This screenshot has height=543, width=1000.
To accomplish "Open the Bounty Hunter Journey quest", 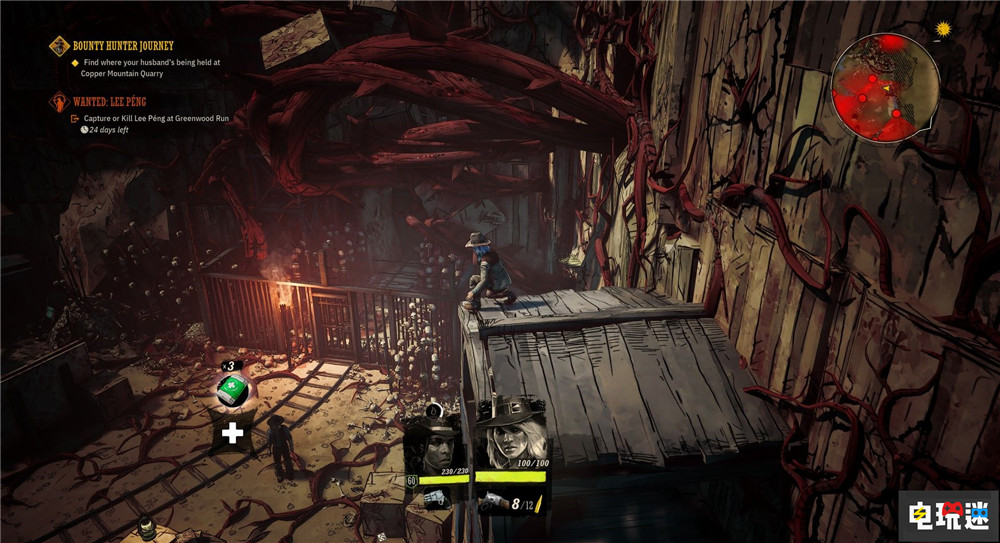I will (123, 46).
